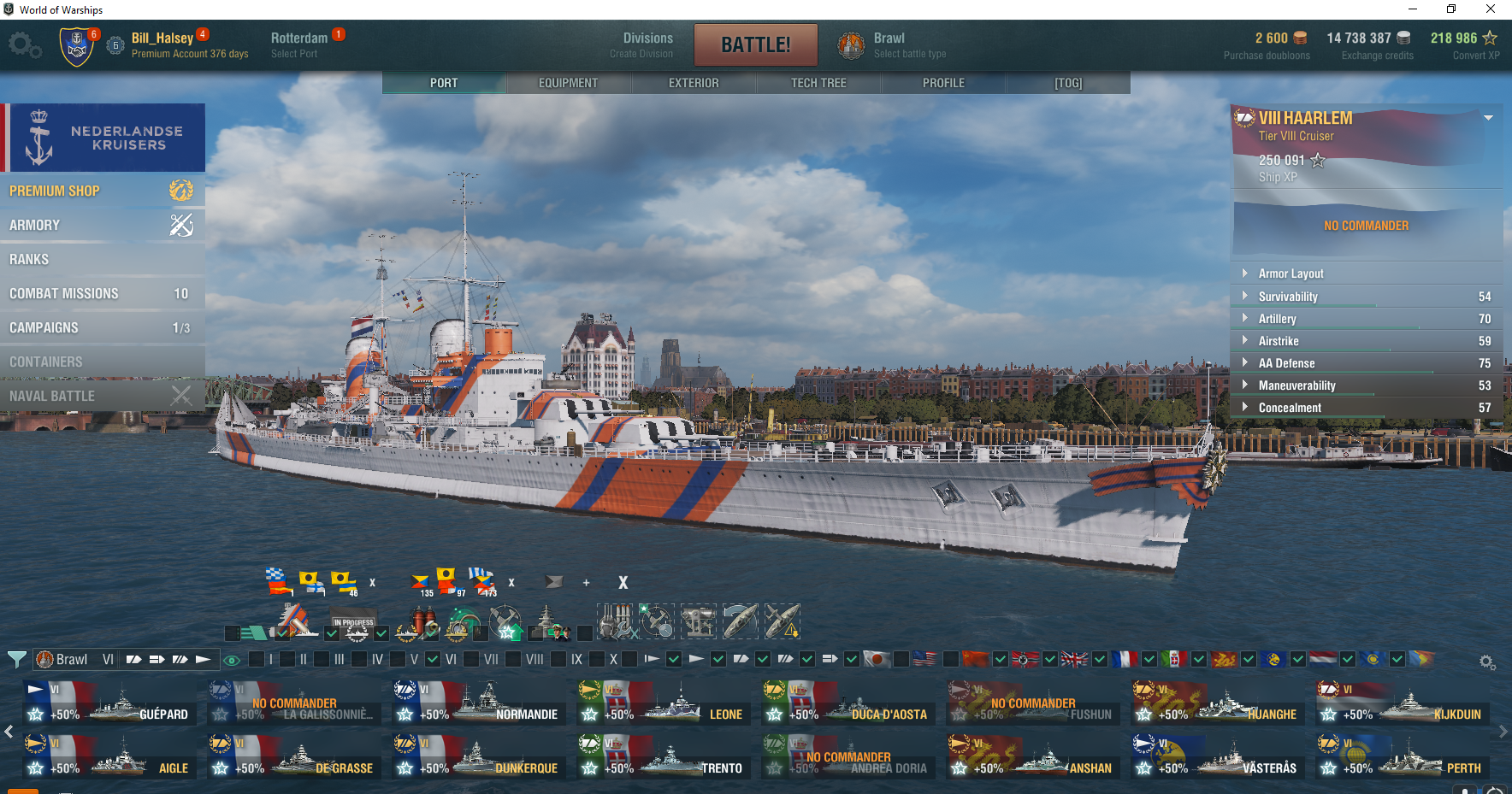The image size is (1512, 794).
Task: Switch to the Equipment tab
Action: tap(568, 83)
